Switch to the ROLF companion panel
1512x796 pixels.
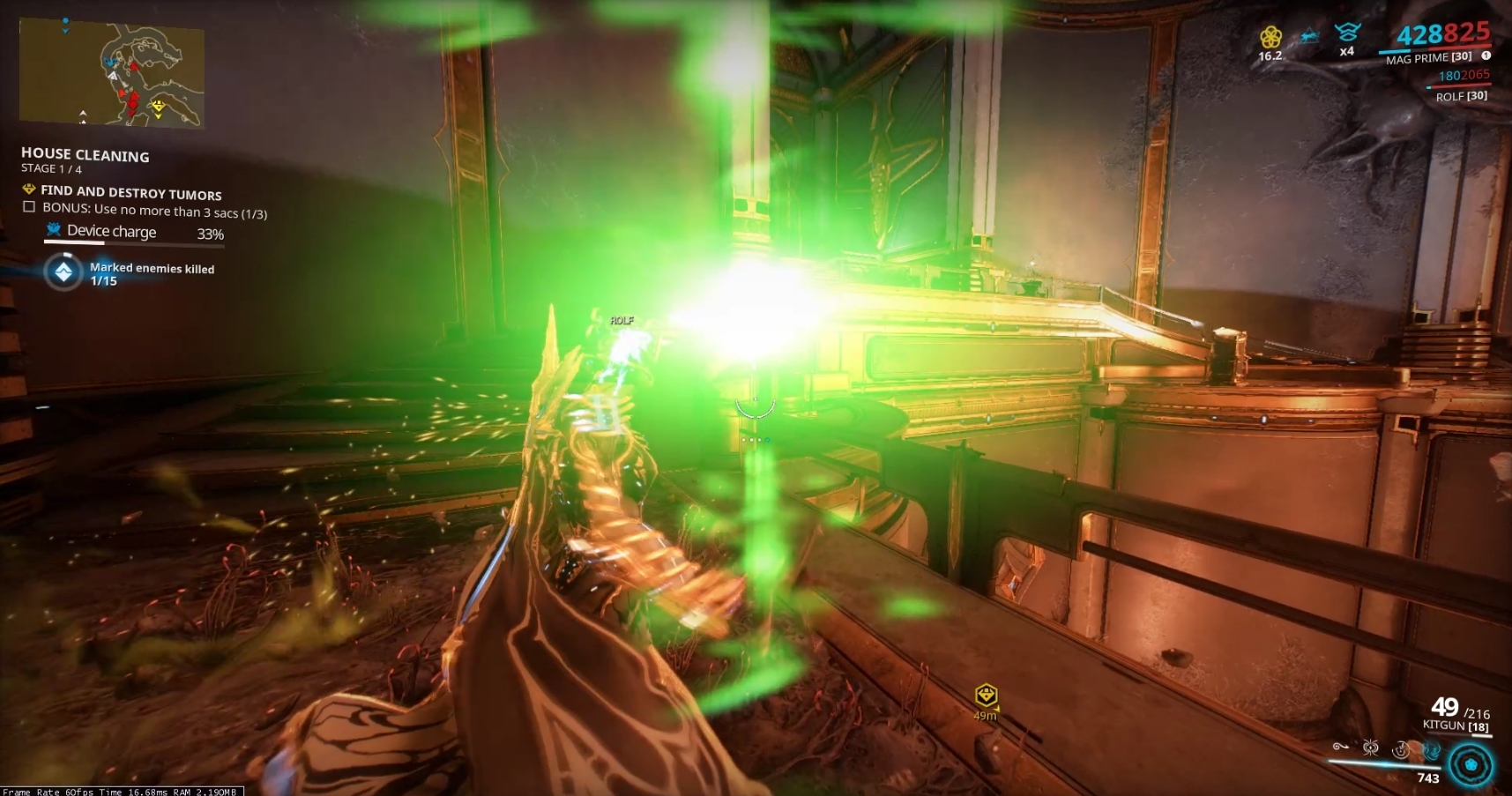click(x=1463, y=97)
